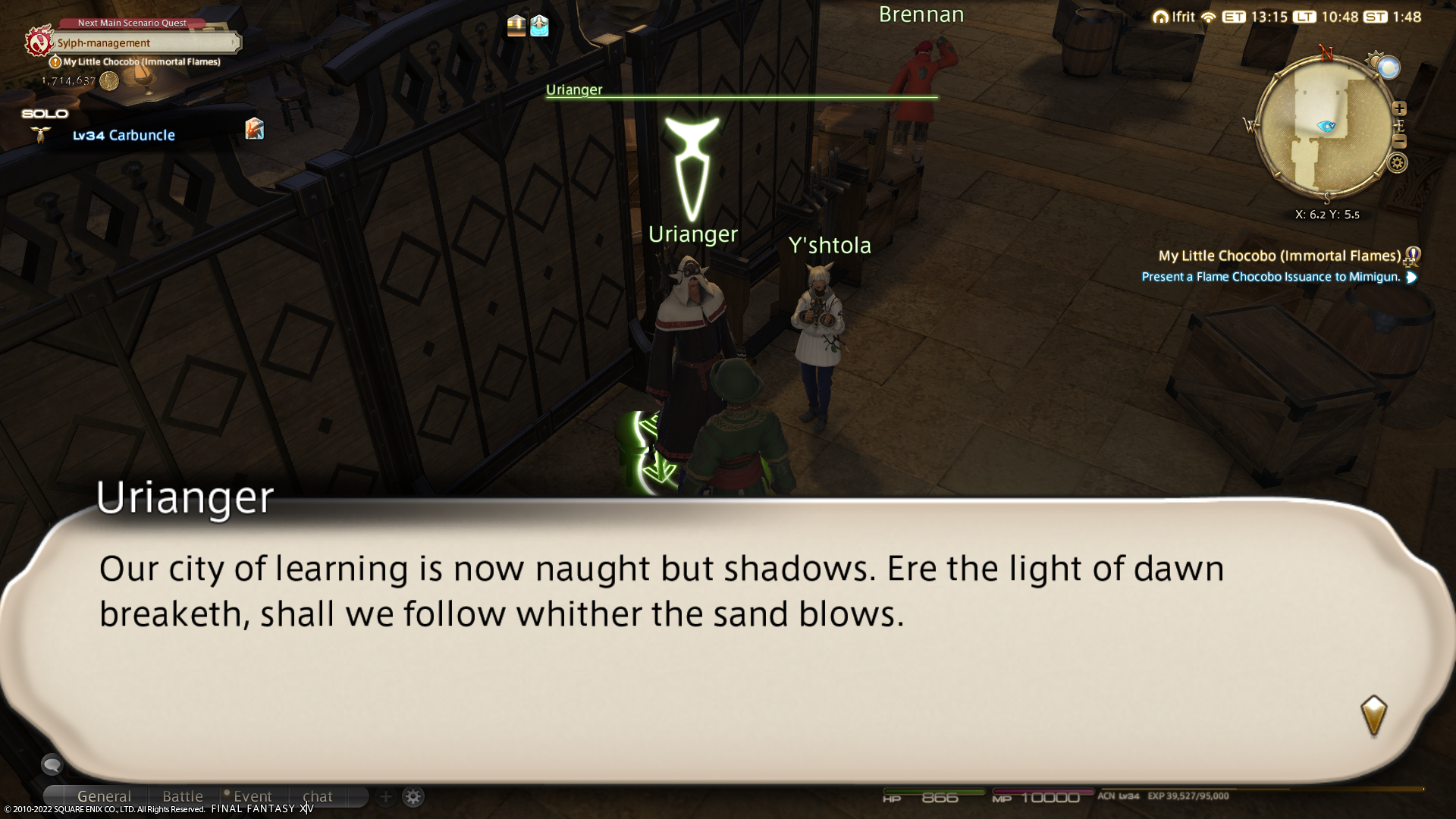The height and width of the screenshot is (819, 1456).
Task: Advance Urianger's dialogue with the gold arrow
Action: [1373, 715]
